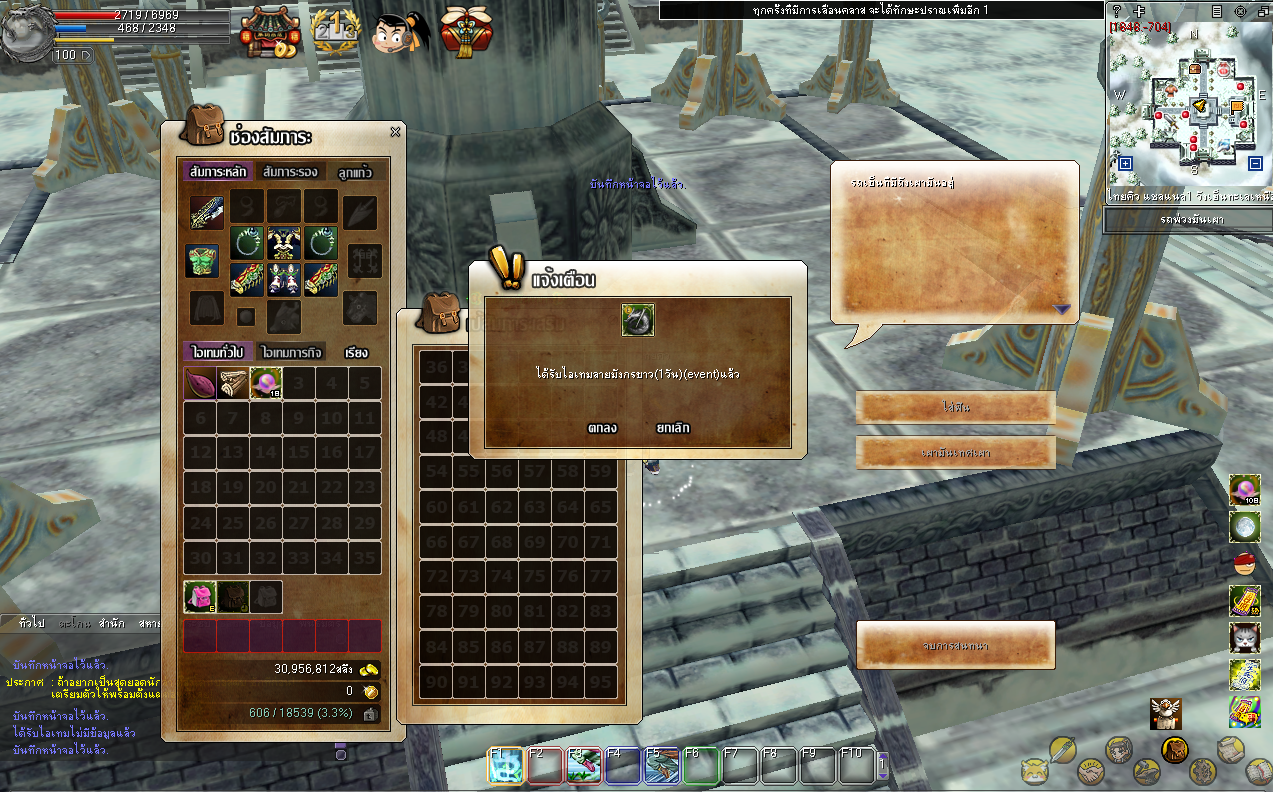Screen dimensions: 1273x792
Task: Close the inventory window with X
Action: pyautogui.click(x=395, y=131)
